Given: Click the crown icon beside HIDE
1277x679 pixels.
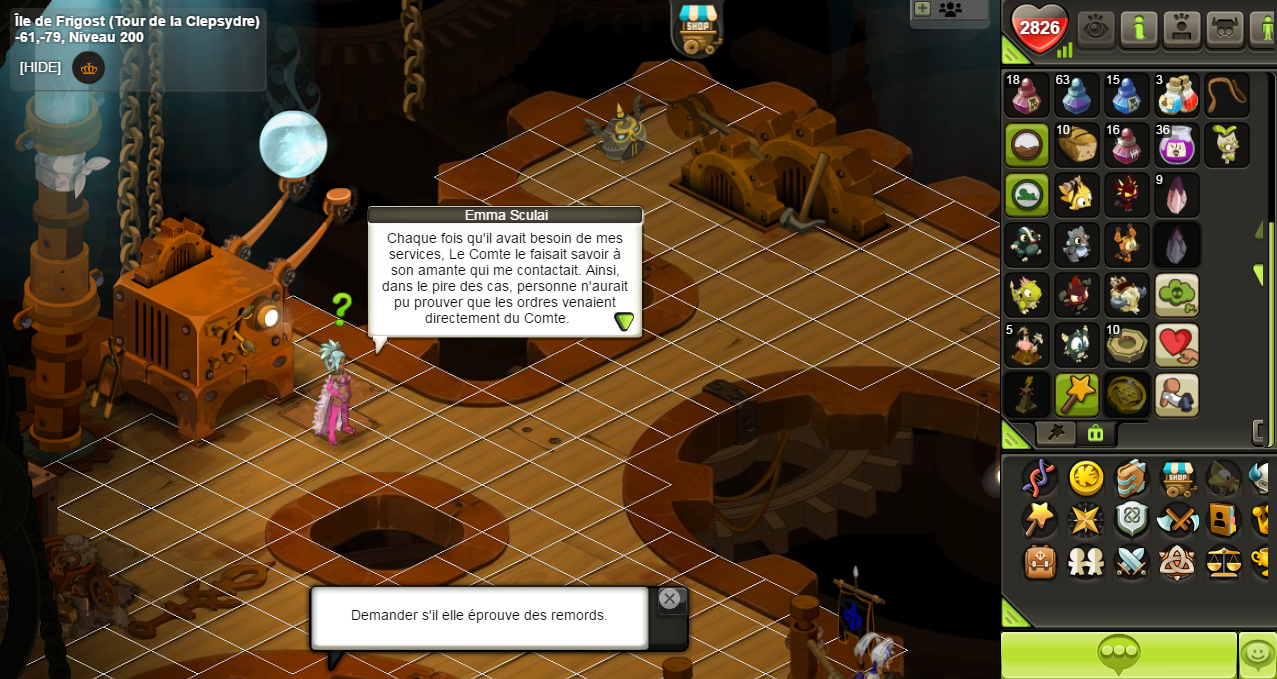Looking at the screenshot, I should coord(89,68).
